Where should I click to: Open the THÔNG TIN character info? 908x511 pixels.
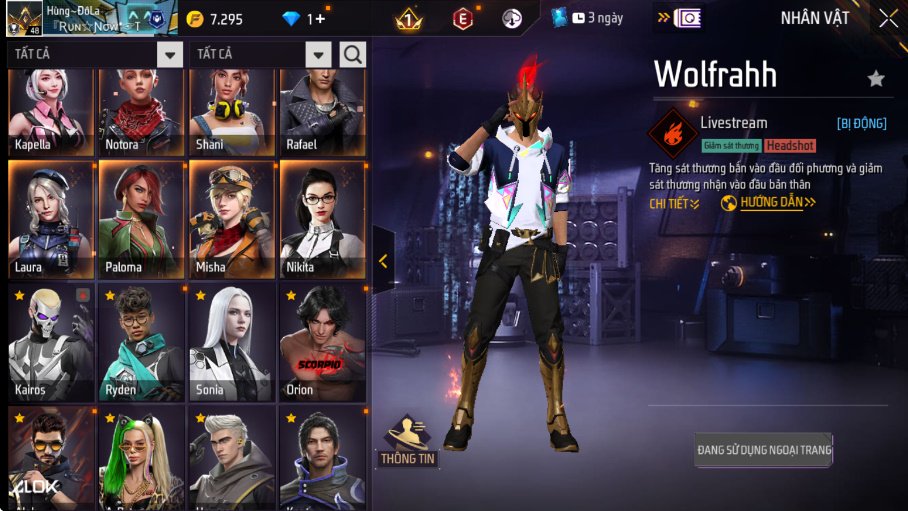pyautogui.click(x=408, y=442)
